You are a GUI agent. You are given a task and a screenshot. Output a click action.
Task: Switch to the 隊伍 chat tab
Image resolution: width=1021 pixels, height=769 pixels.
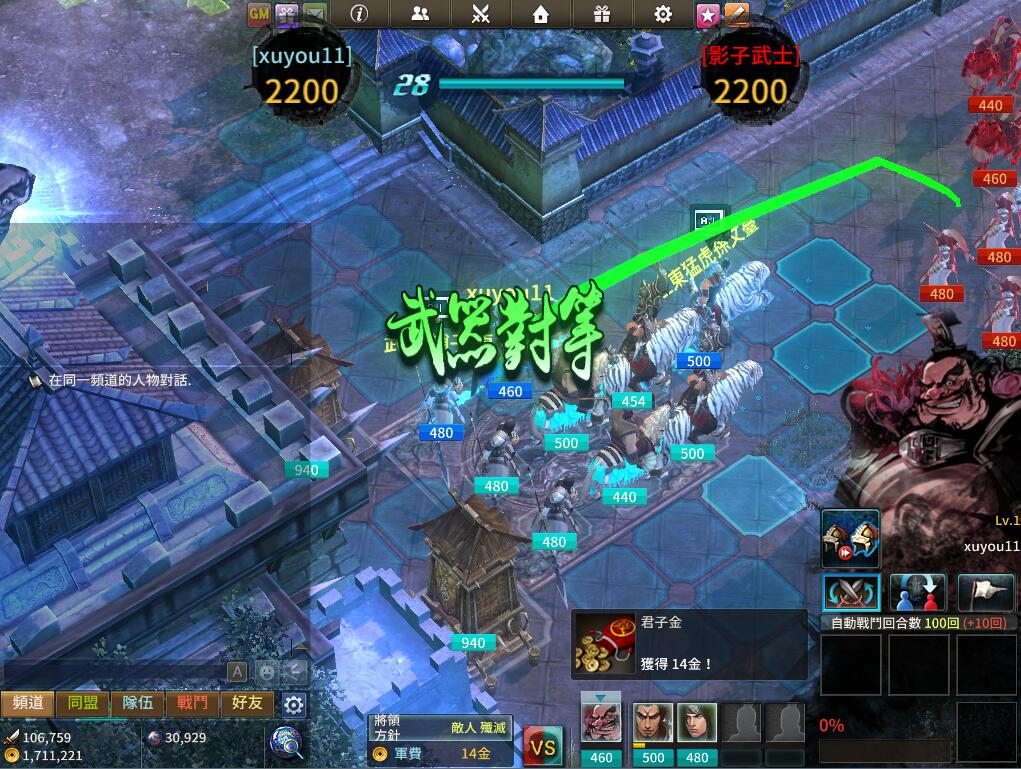138,703
